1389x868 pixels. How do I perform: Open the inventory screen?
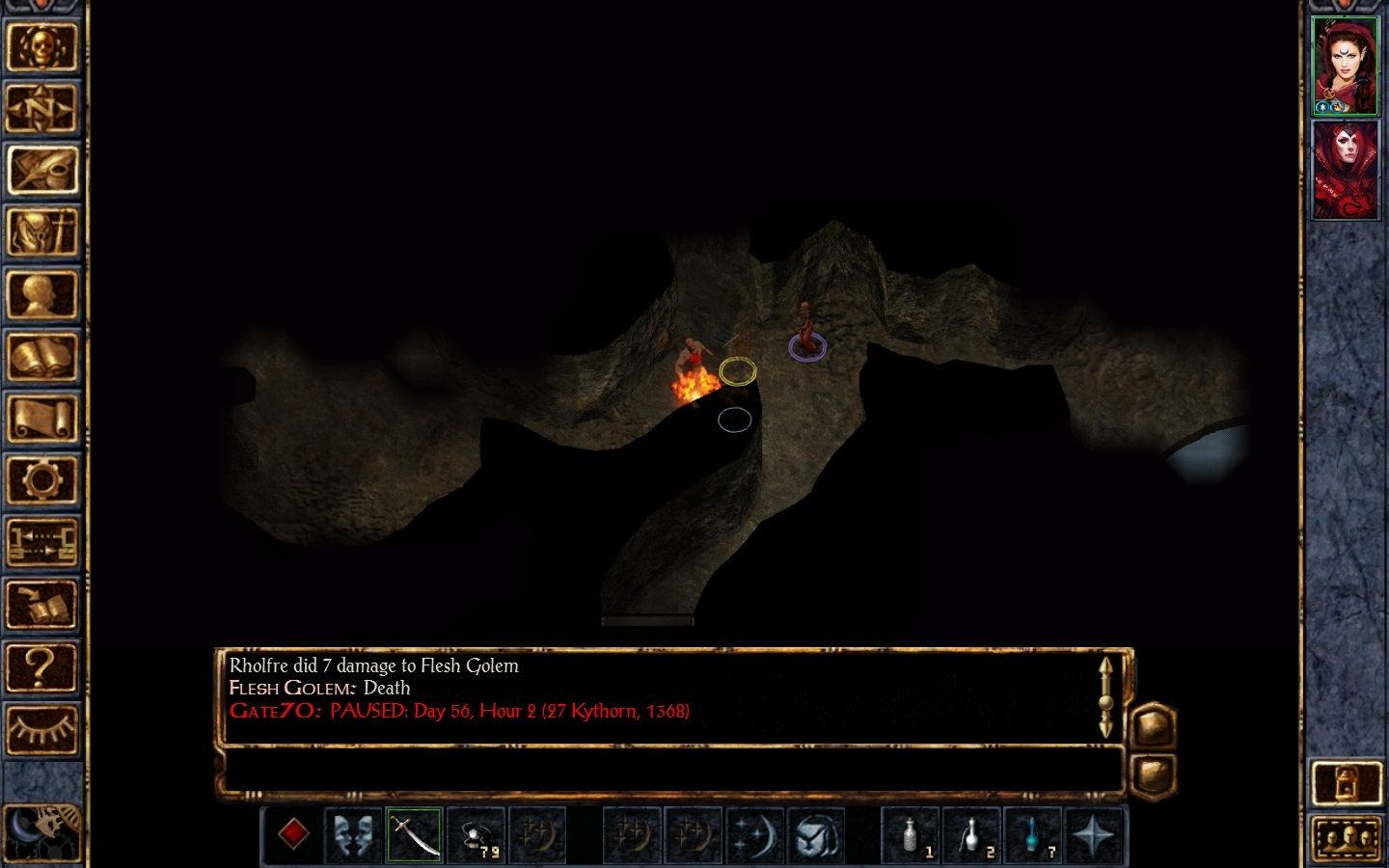[43, 231]
